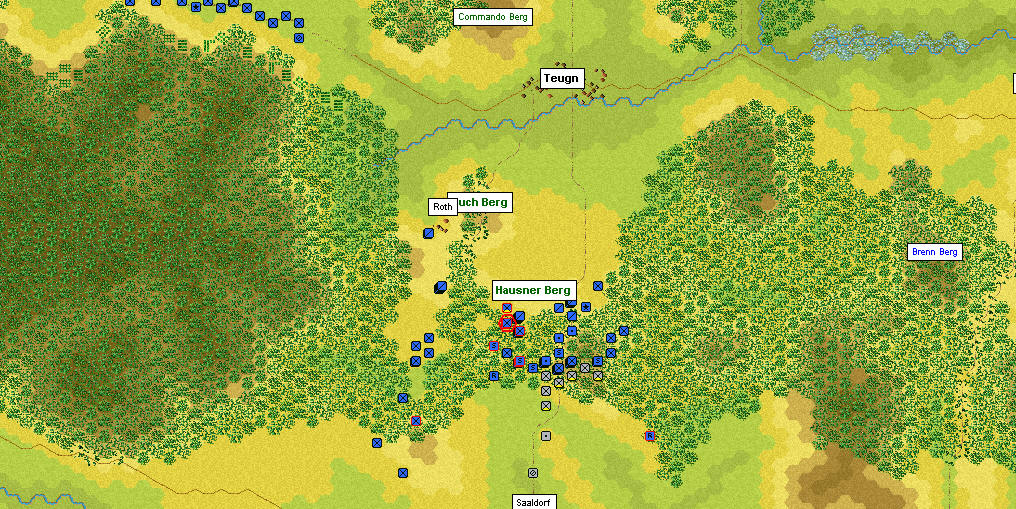Select the Roth village label
This screenshot has height=509, width=1016.
click(x=442, y=207)
